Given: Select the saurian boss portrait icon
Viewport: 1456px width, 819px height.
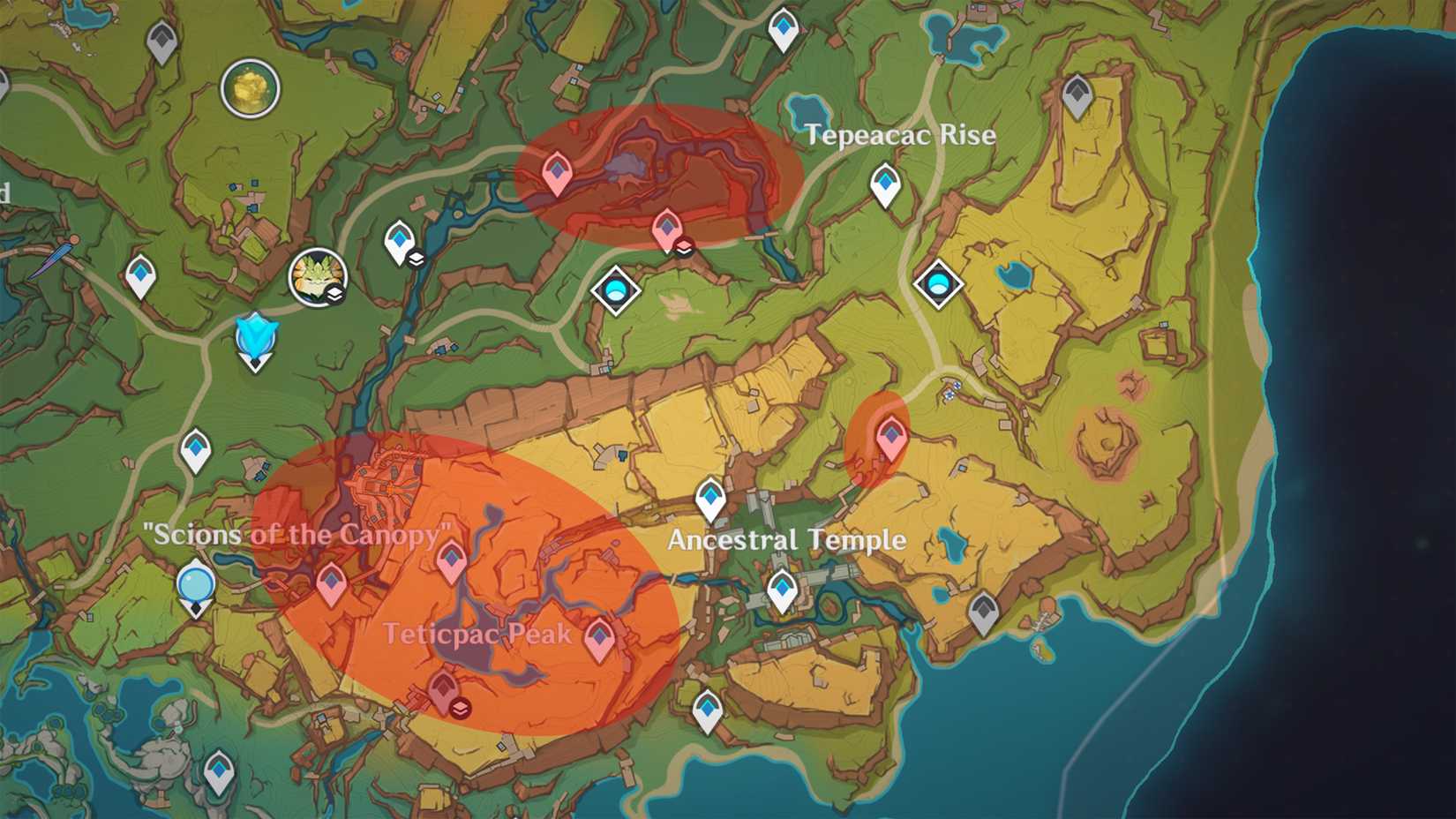Looking at the screenshot, I should tap(319, 276).
